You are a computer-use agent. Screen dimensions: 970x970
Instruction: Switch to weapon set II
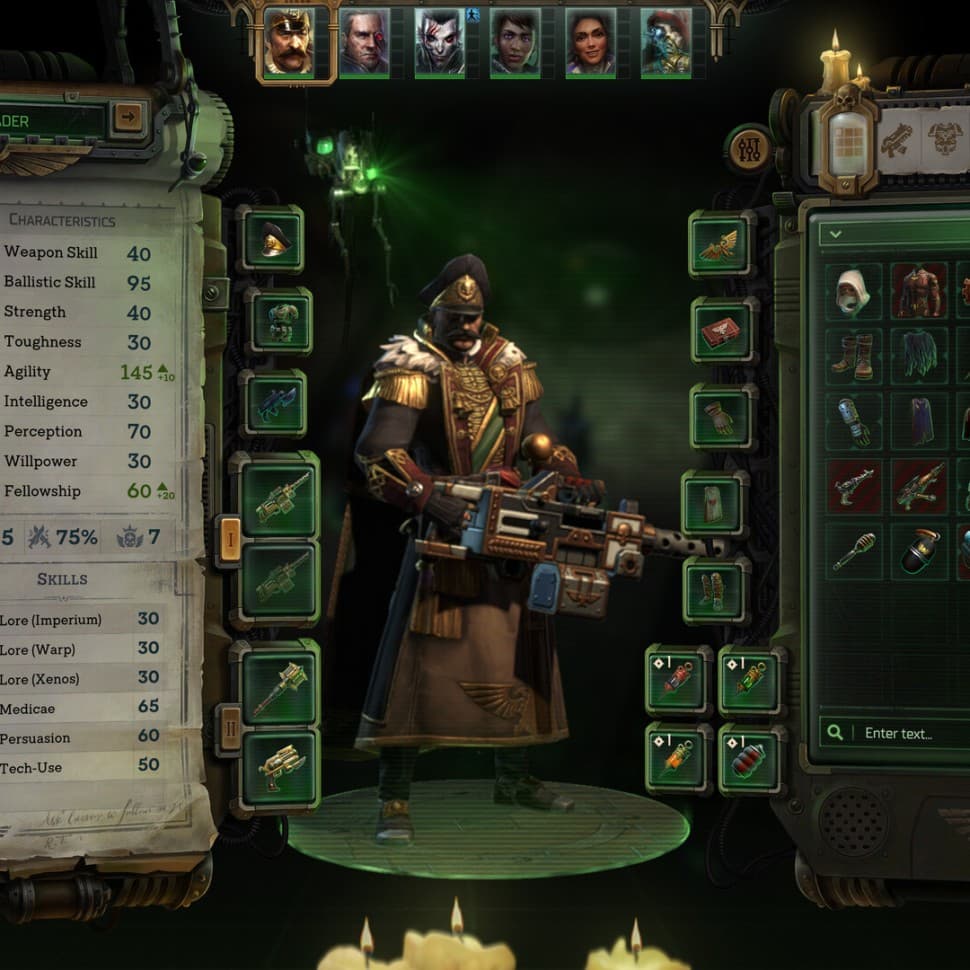coord(229,729)
